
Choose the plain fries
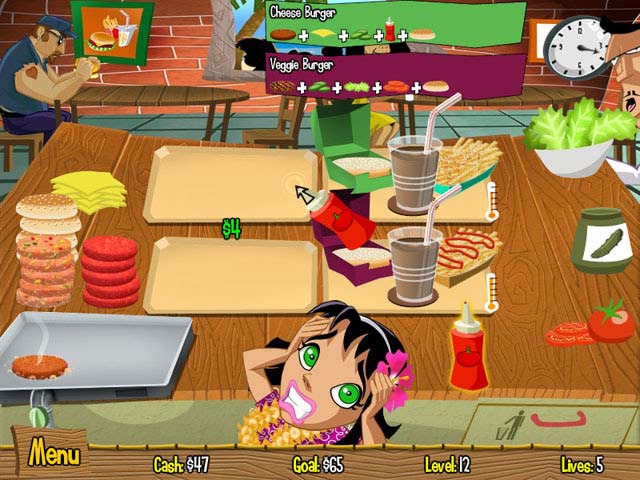pos(468,162)
